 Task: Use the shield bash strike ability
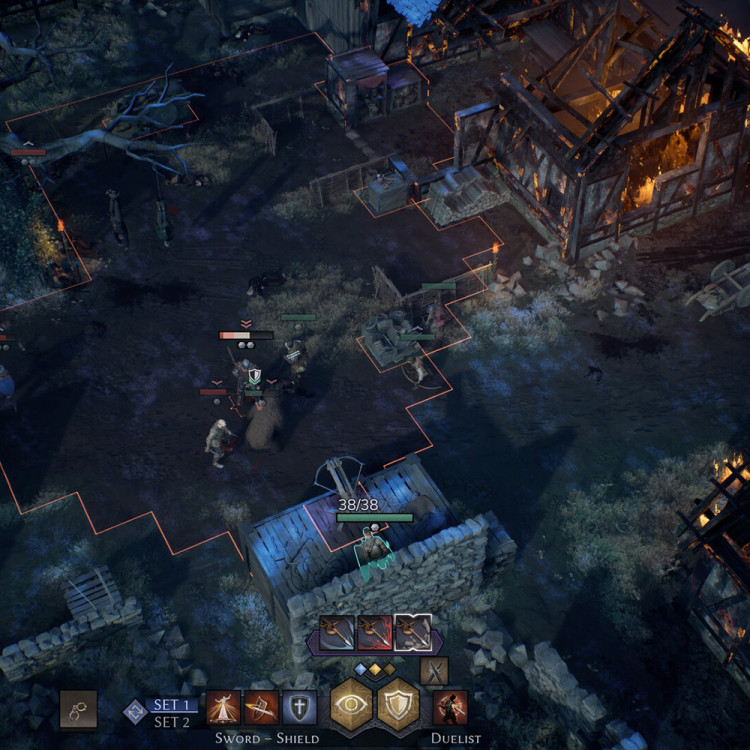(x=261, y=708)
